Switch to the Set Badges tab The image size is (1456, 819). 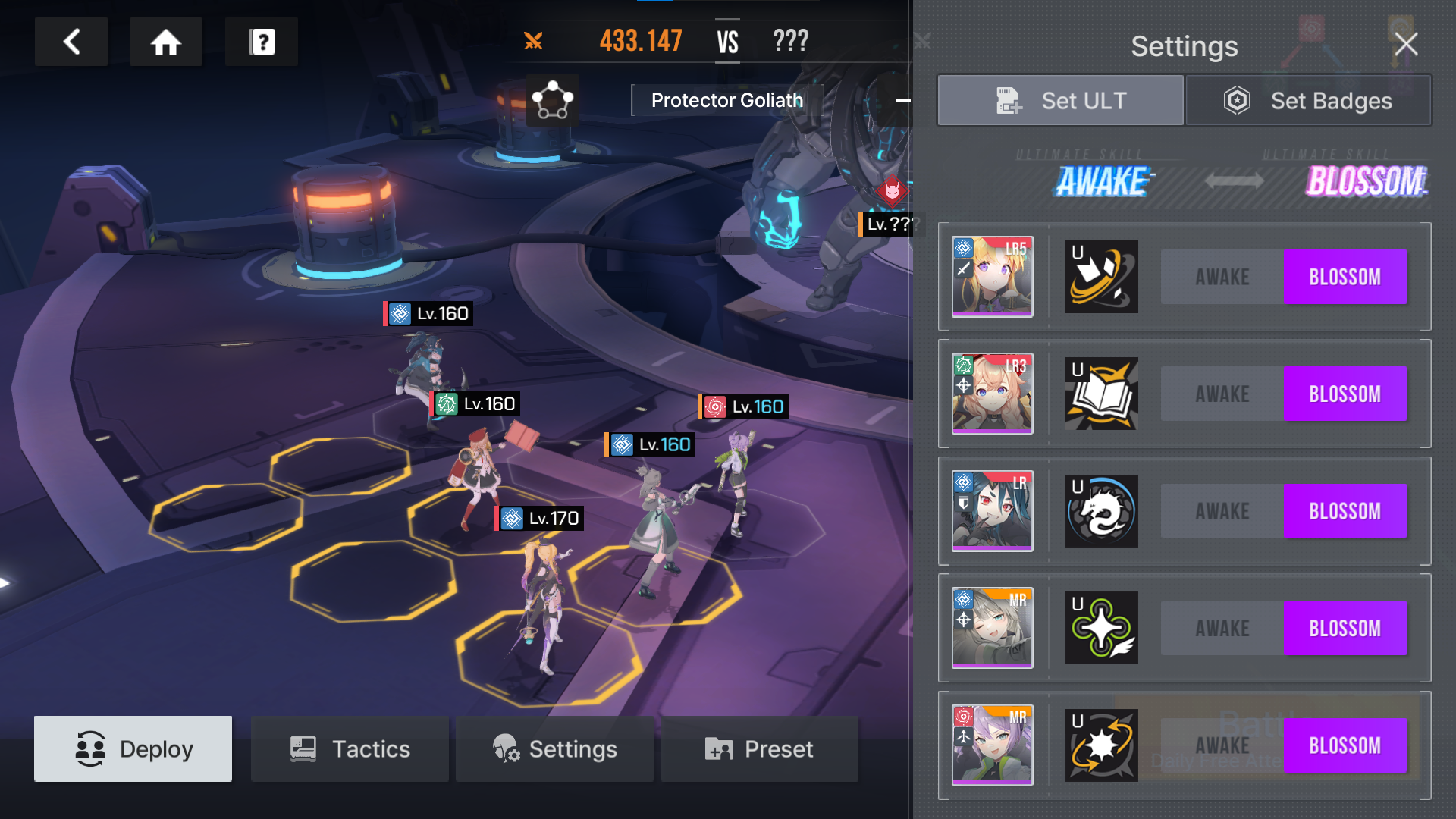(x=1308, y=100)
